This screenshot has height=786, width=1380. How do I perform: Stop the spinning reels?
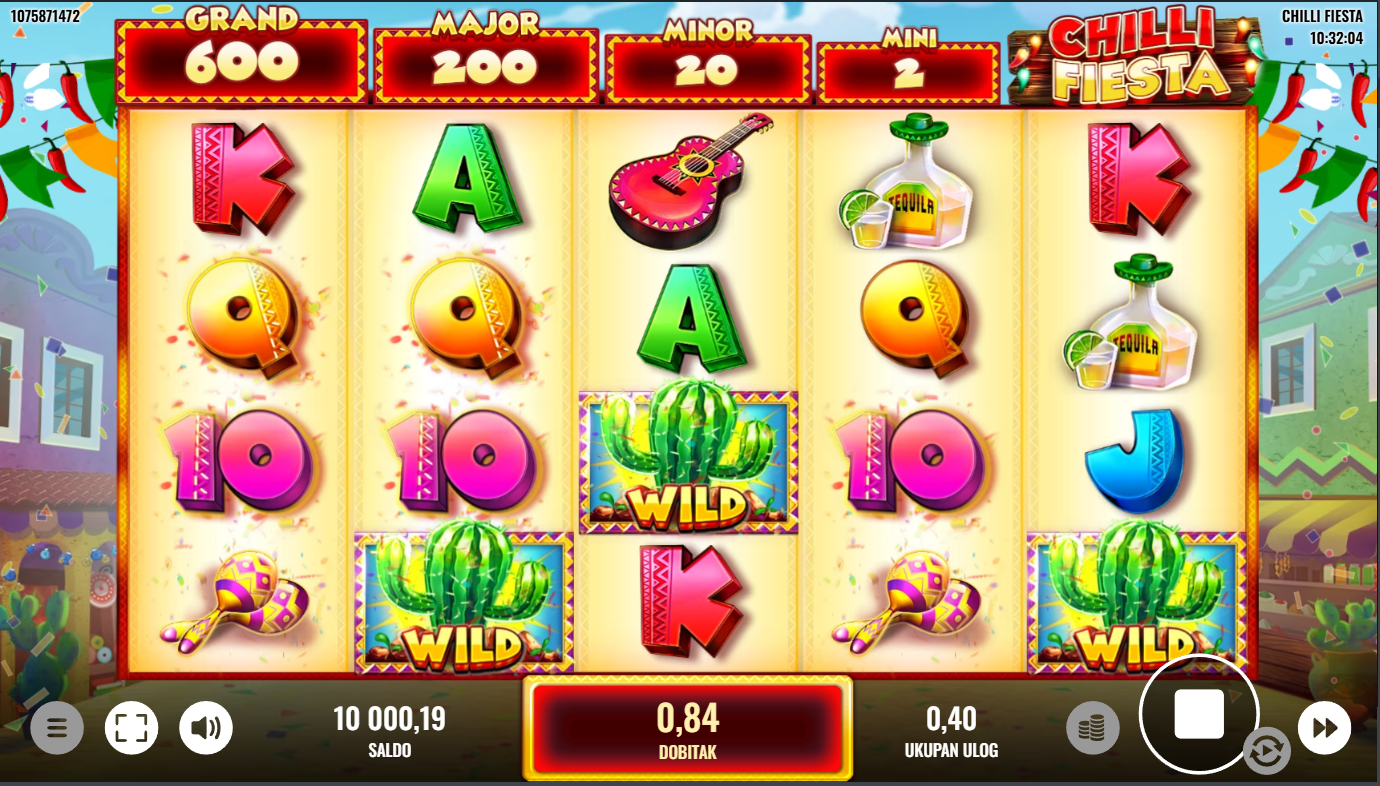click(x=1198, y=714)
